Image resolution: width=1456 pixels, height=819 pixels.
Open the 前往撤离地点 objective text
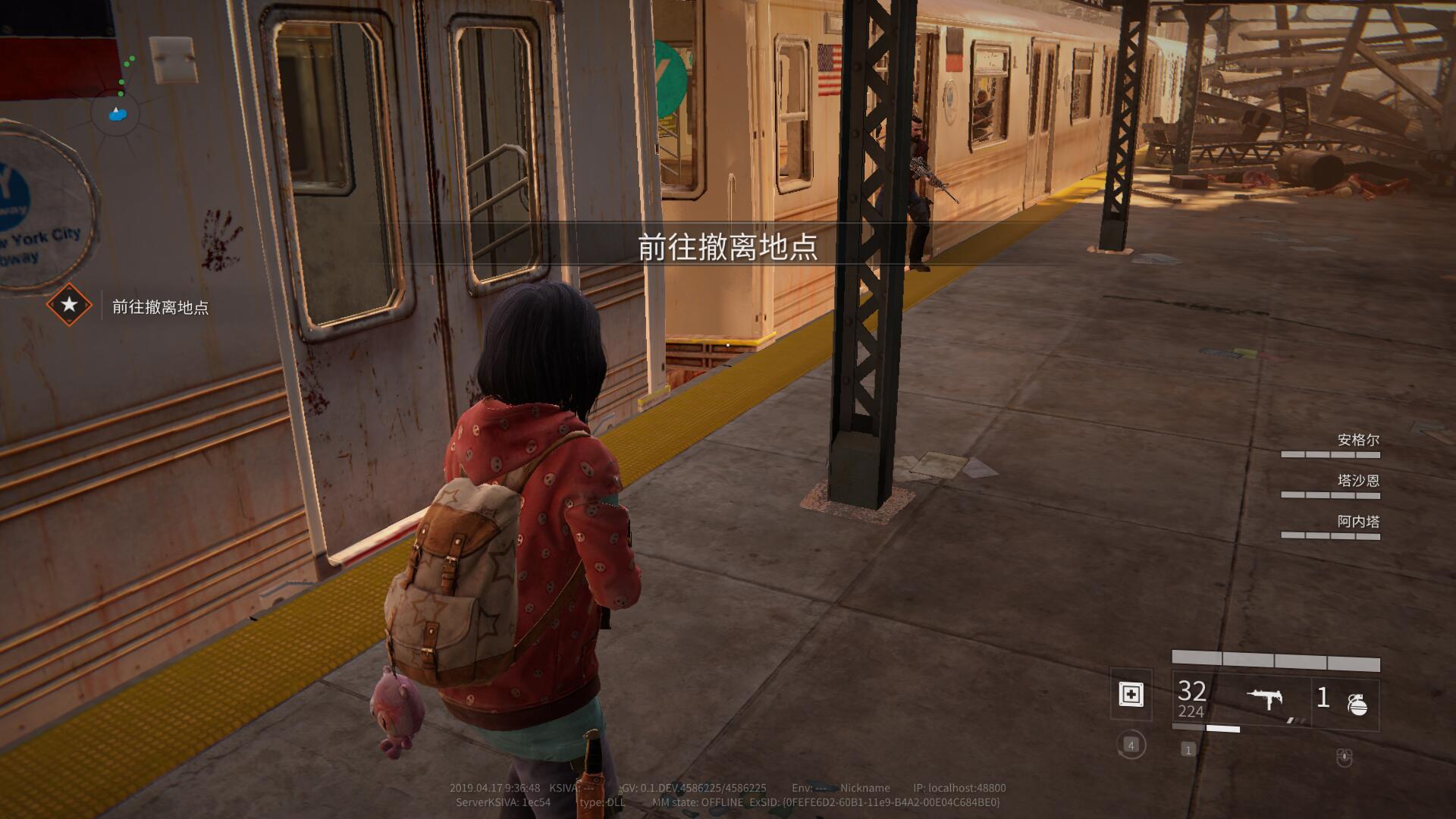pyautogui.click(x=160, y=307)
